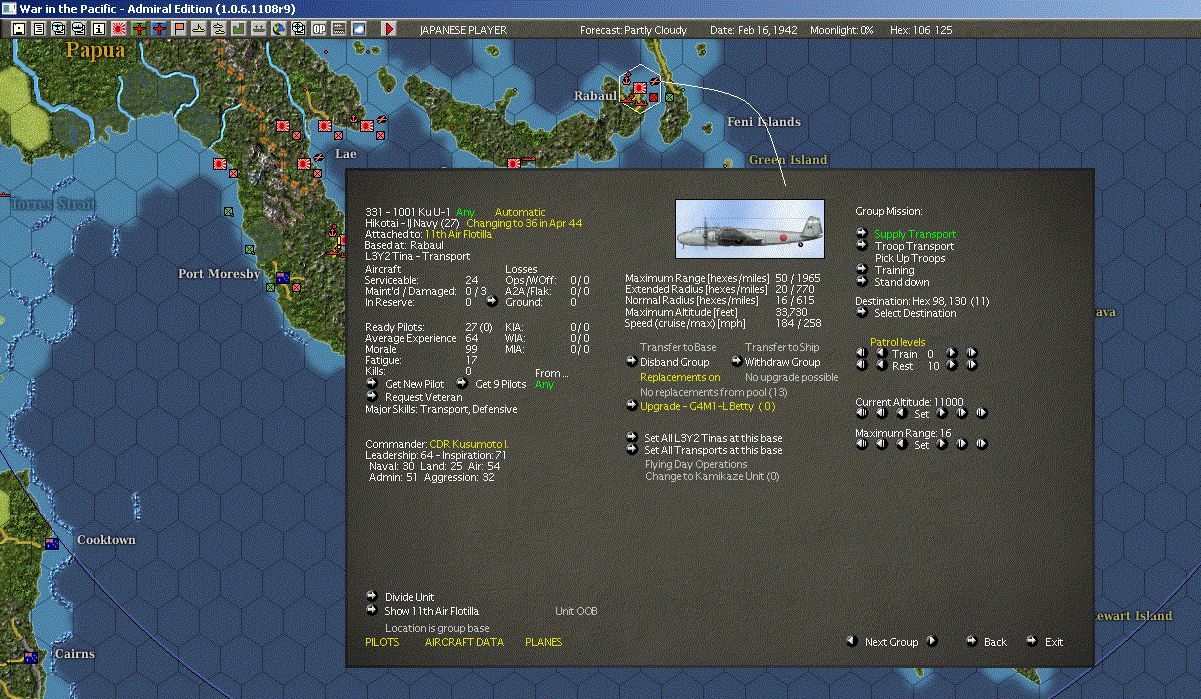Set All Transports at this base
Viewport: 1201px width, 699px height.
coord(713,450)
